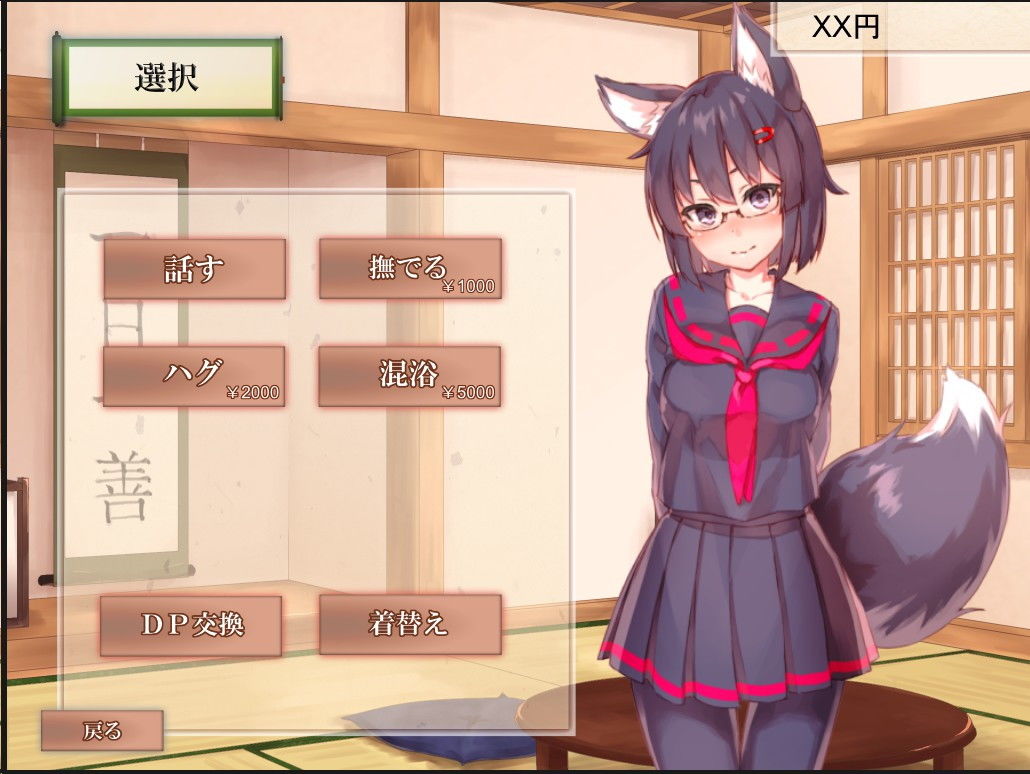Pick the ハグ ¥2000 option
Image resolution: width=1030 pixels, height=774 pixels.
click(x=194, y=376)
